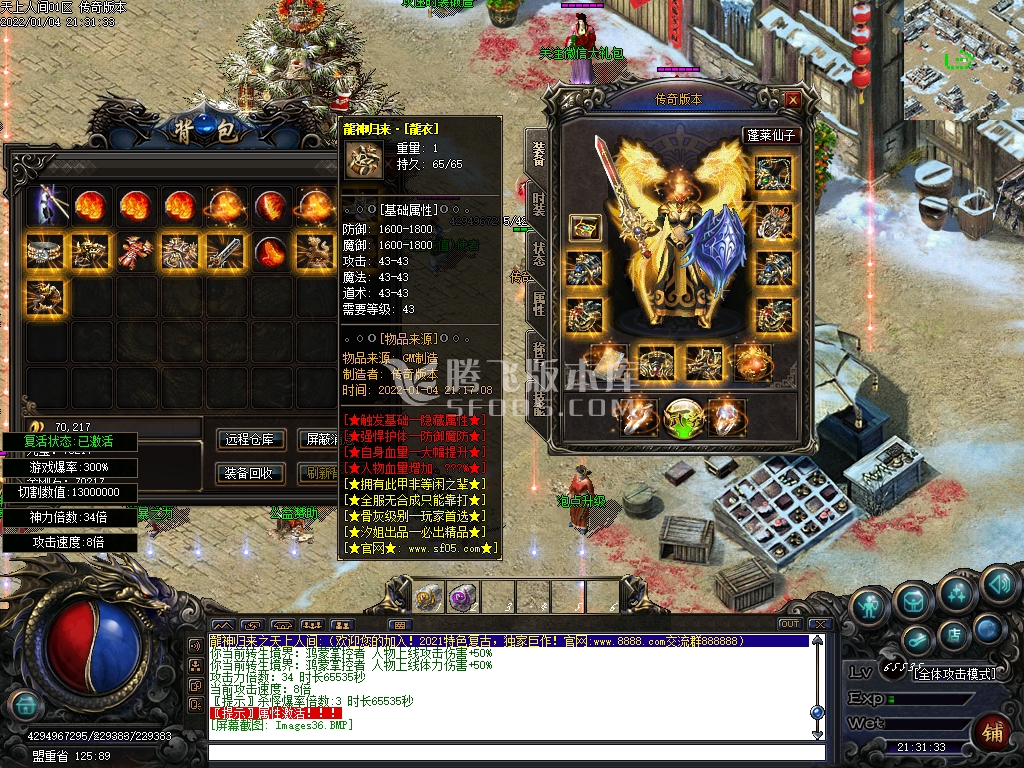The width and height of the screenshot is (1024, 768).
Task: Click the green 武 orb in the equipment panel
Action: tap(682, 416)
